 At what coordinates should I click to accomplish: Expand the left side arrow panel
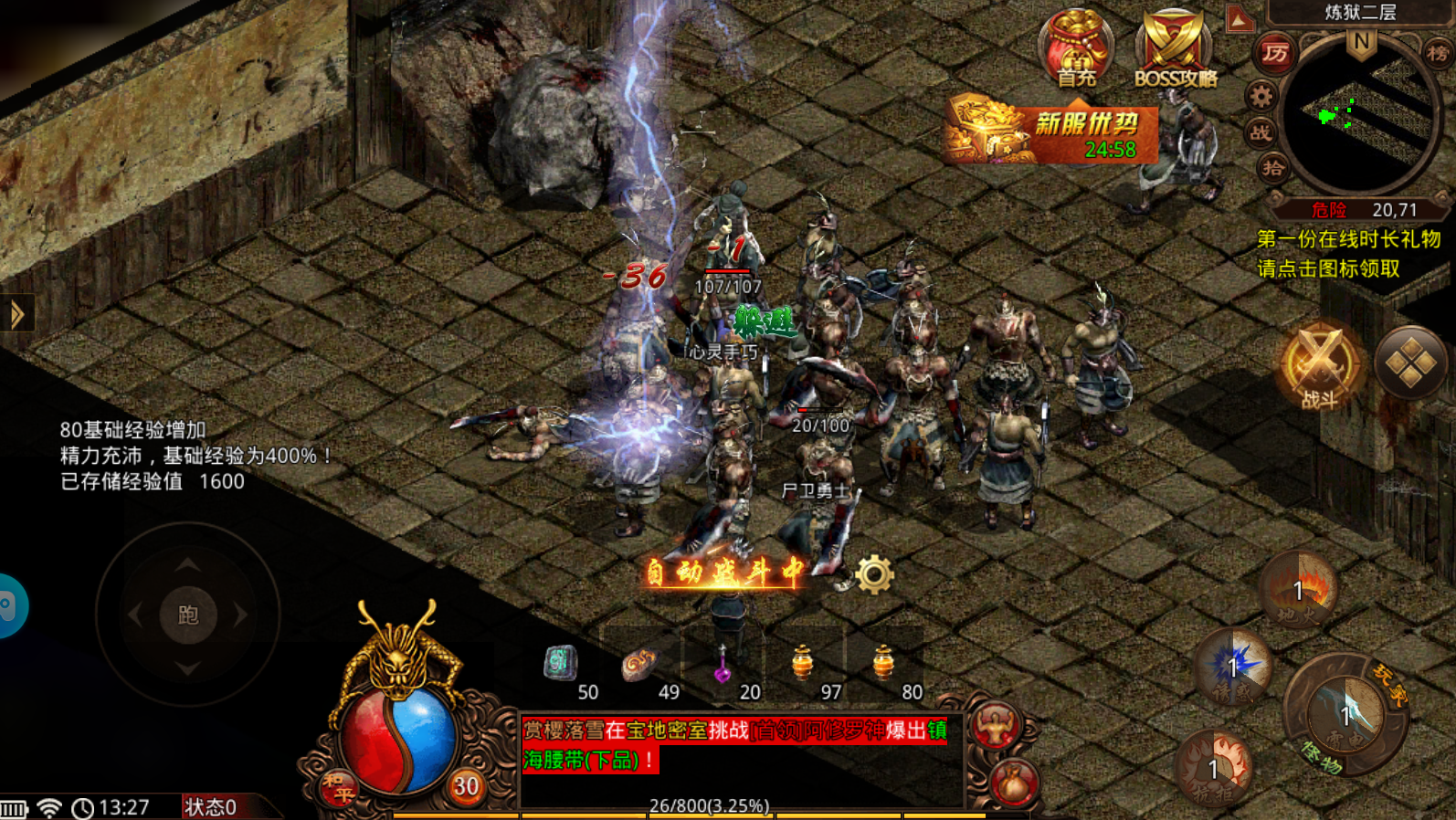[x=16, y=315]
